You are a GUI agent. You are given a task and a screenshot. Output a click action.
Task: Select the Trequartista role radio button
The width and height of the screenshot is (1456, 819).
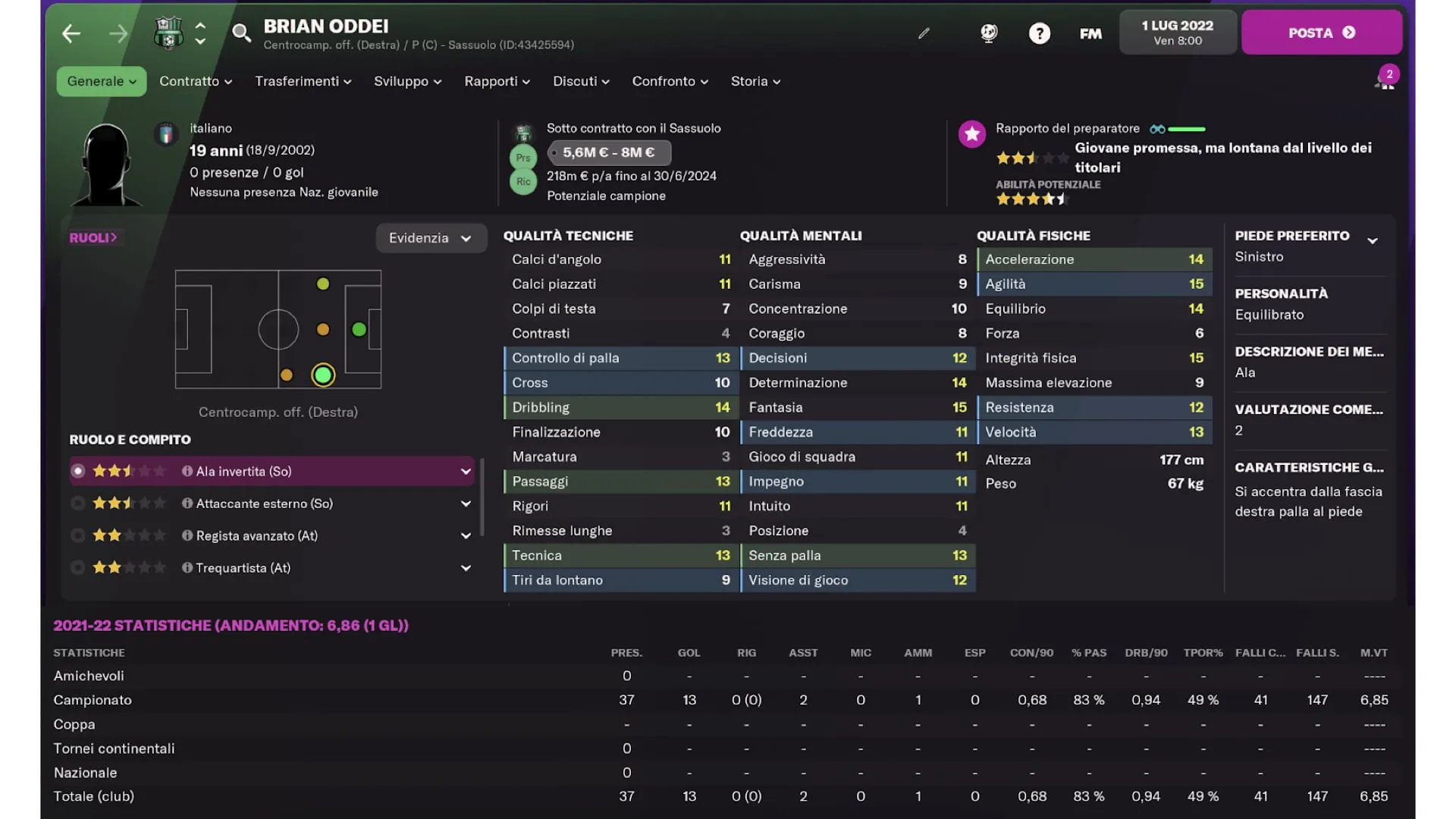click(x=78, y=567)
